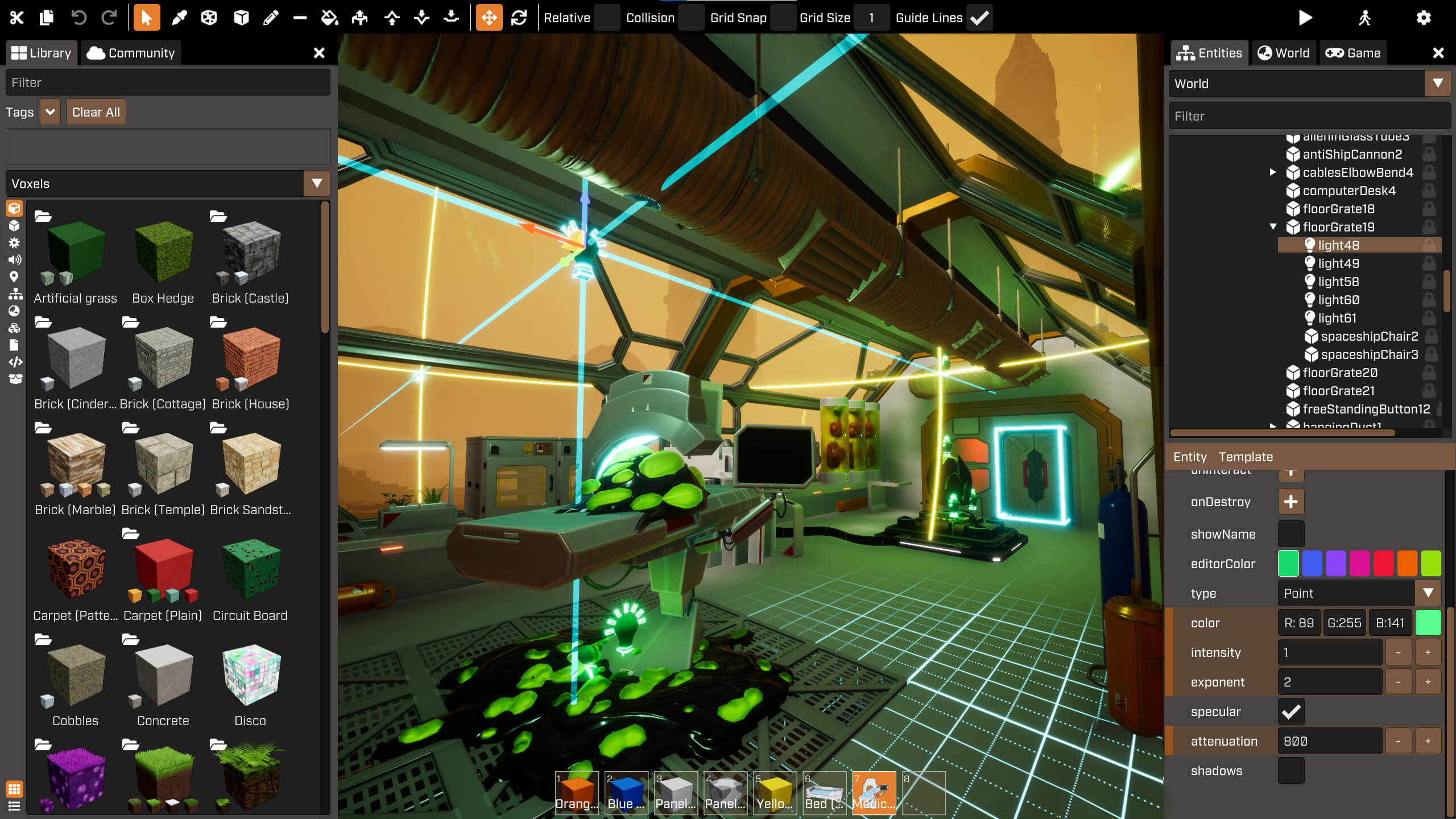This screenshot has width=1456, height=819.
Task: Pick the purple editorColor swatch
Action: tap(1336, 564)
